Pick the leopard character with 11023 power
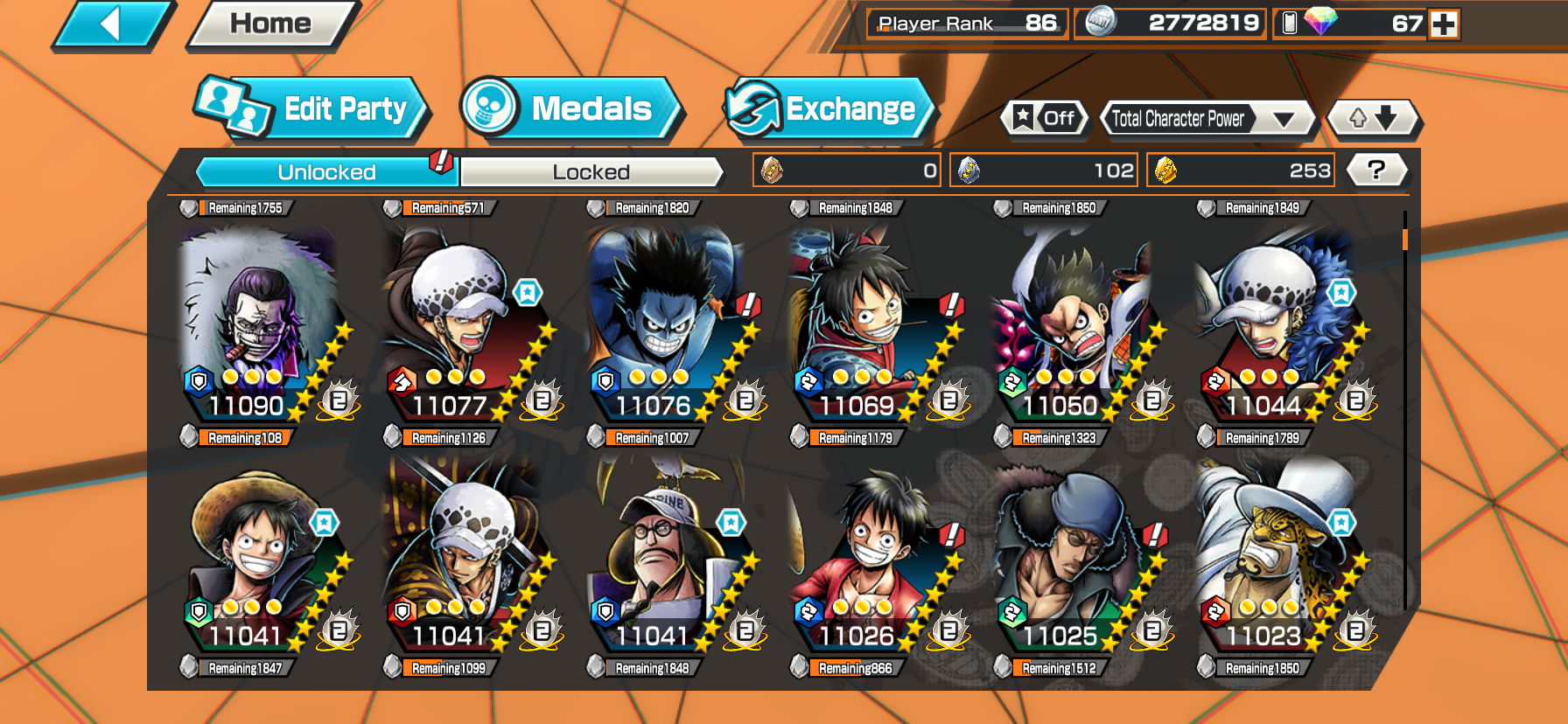Viewport: 1568px width, 724px height. tap(1277, 555)
